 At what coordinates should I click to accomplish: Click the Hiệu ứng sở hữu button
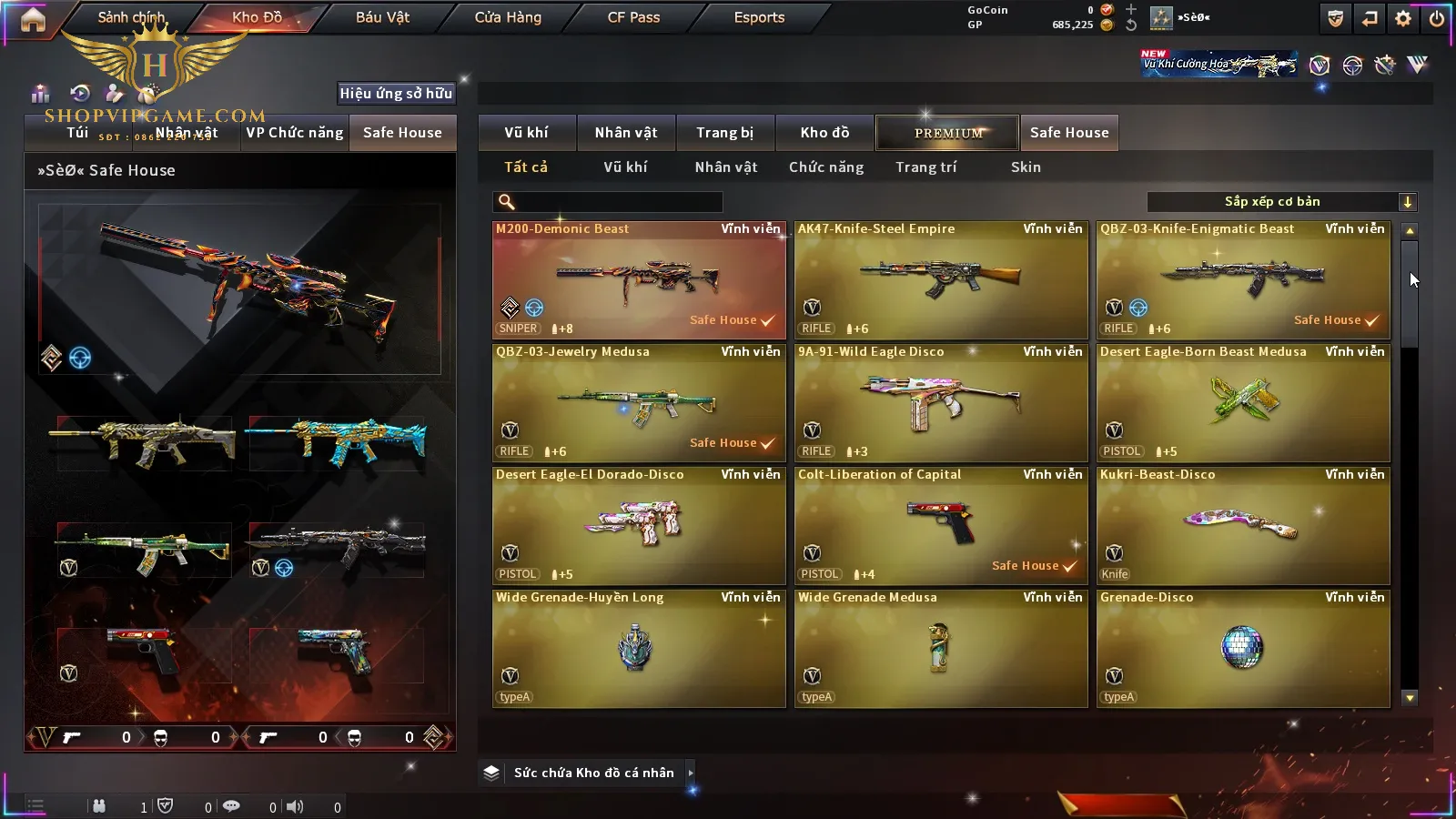point(396,93)
